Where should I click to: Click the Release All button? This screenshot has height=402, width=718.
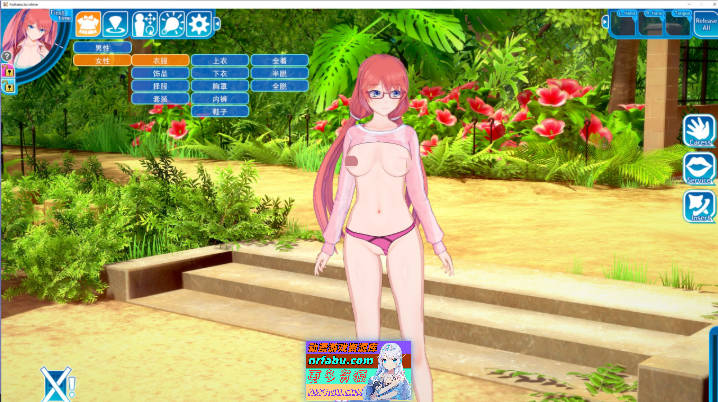(x=704, y=24)
